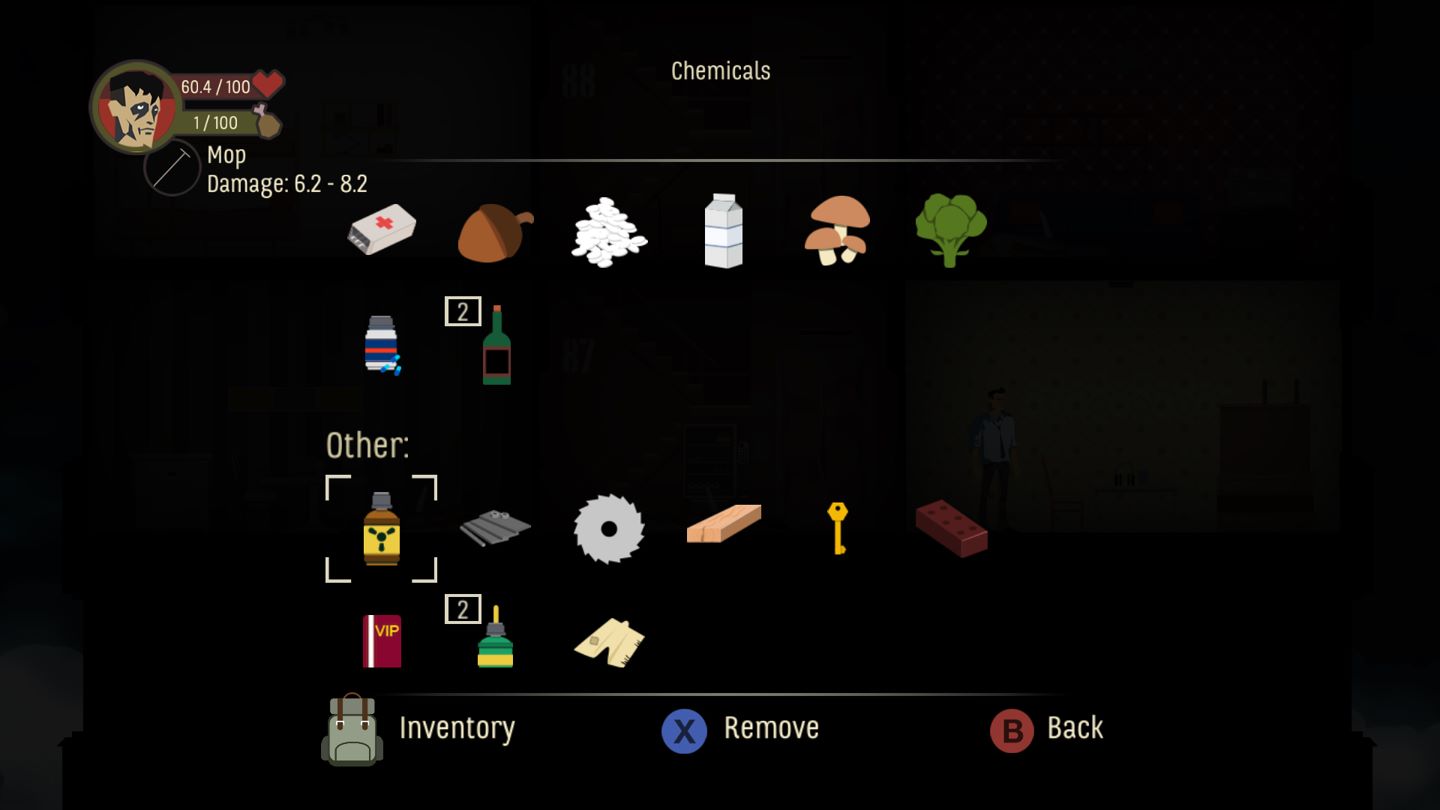Select the circular saw blade
The width and height of the screenshot is (1440, 810).
pyautogui.click(x=608, y=530)
